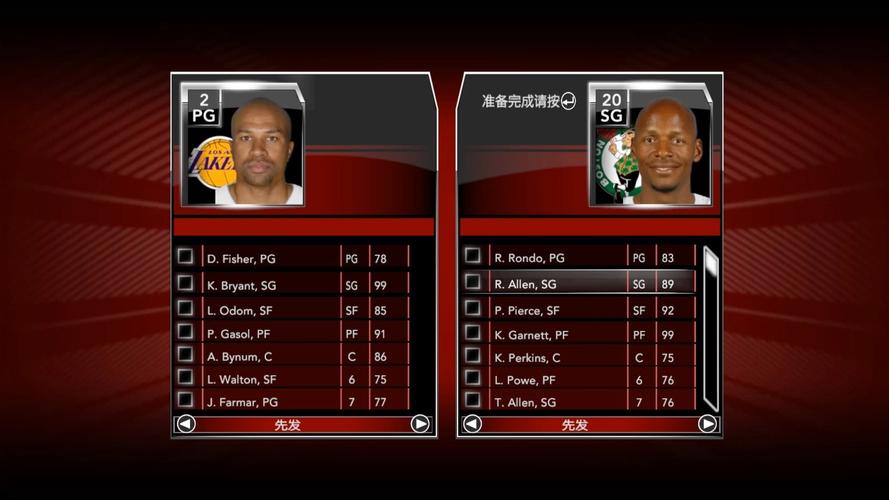Select J. Farmar, PG row
The height and width of the screenshot is (500, 889).
(270, 402)
